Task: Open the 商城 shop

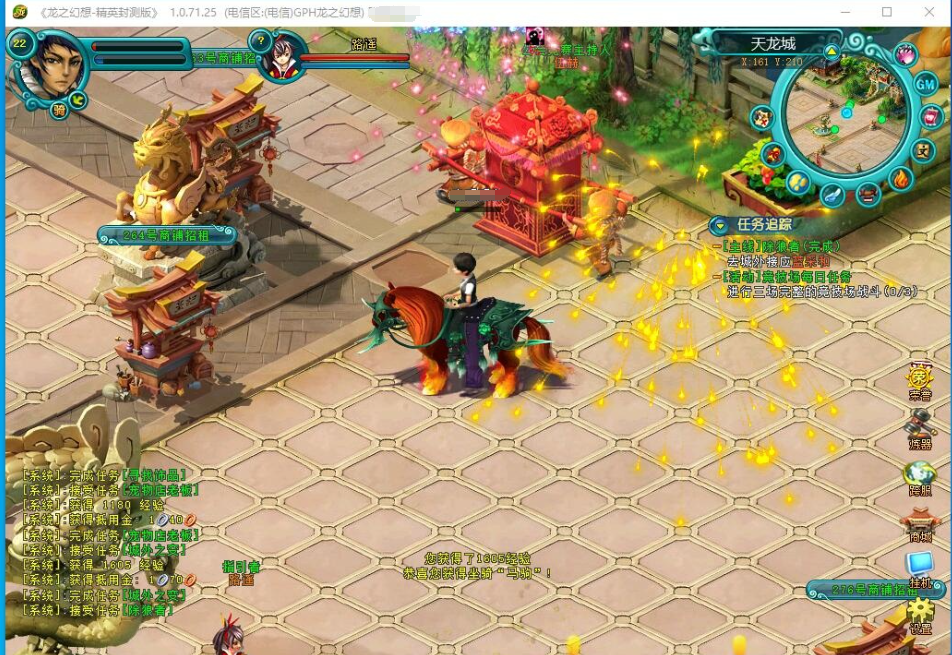Action: [920, 523]
